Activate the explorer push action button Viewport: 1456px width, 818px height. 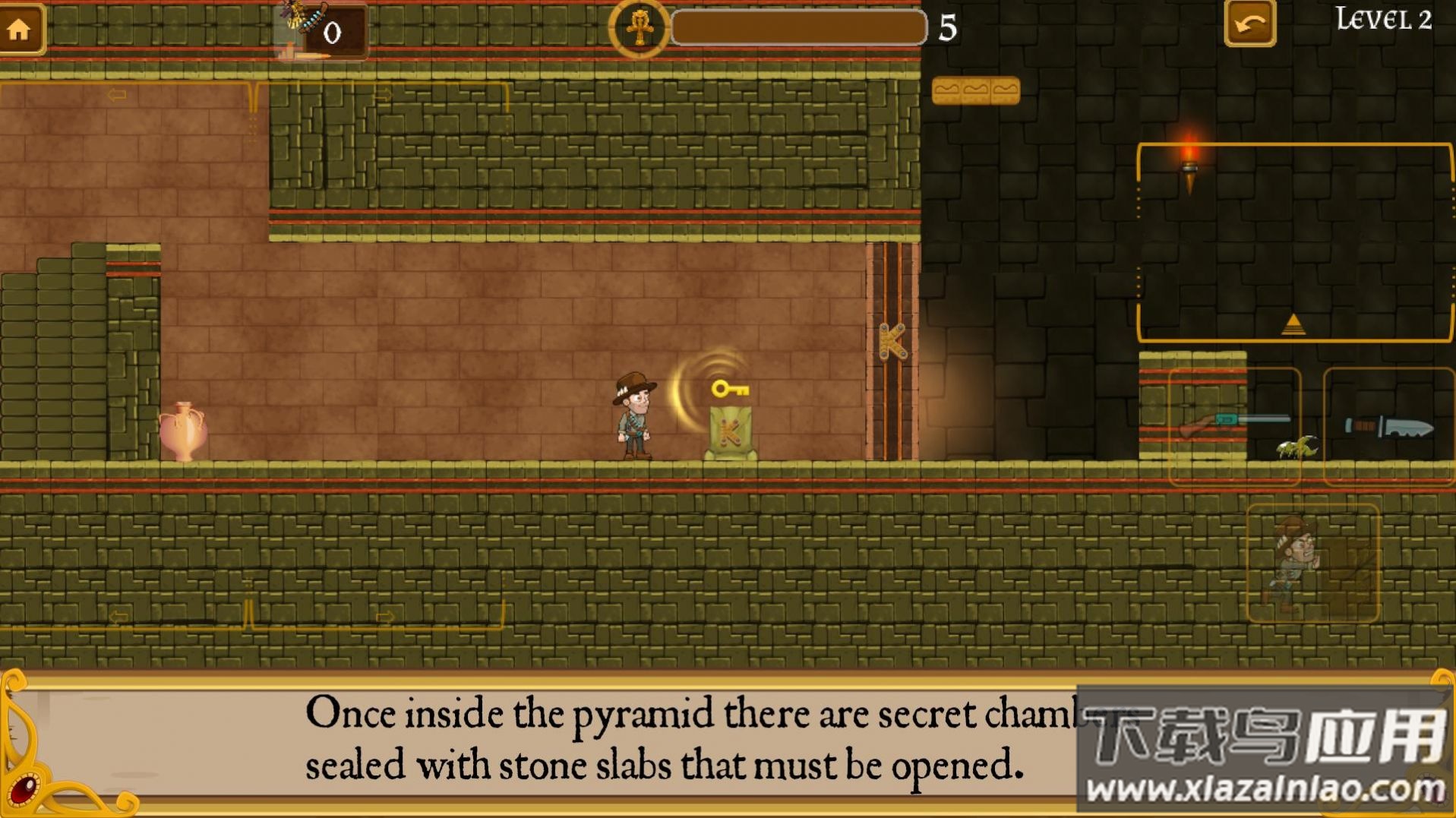coord(1312,563)
